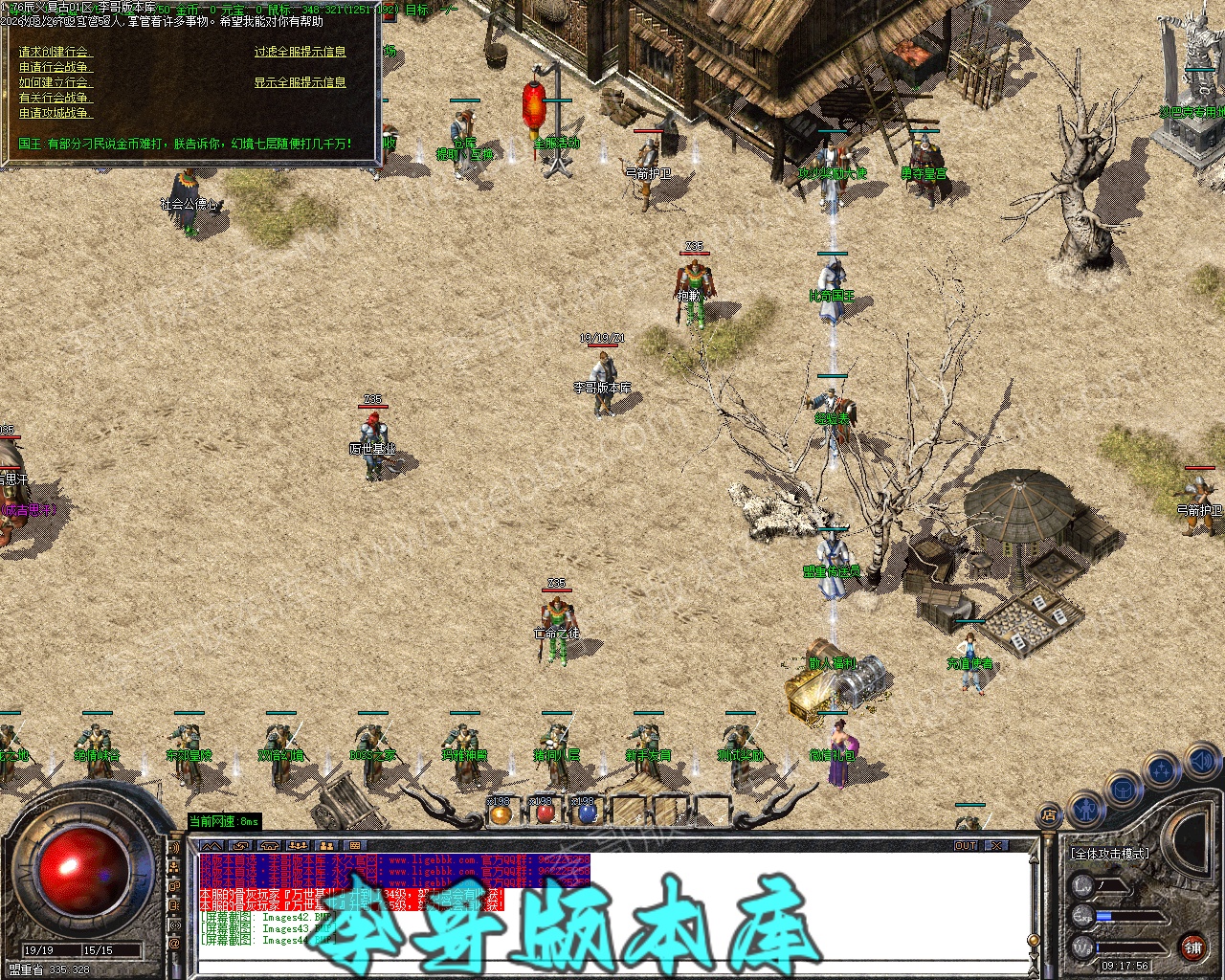Click the red 铺 stall button
The height and width of the screenshot is (980, 1225).
pos(1192,947)
